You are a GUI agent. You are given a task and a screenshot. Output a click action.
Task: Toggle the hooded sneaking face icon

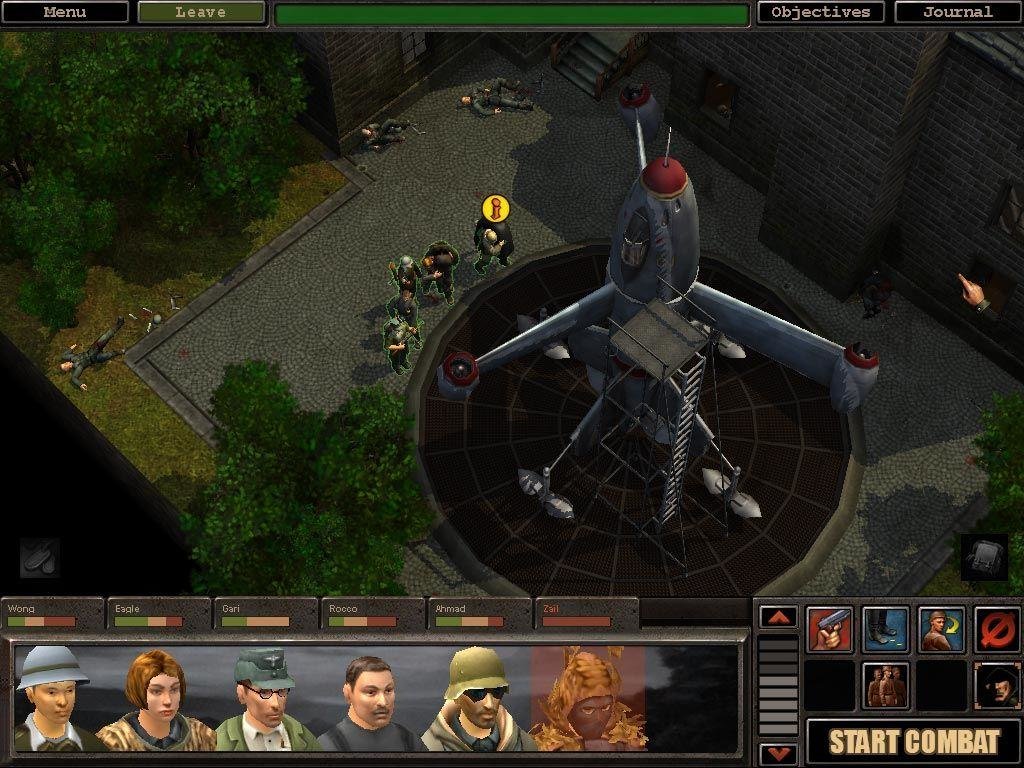point(996,685)
